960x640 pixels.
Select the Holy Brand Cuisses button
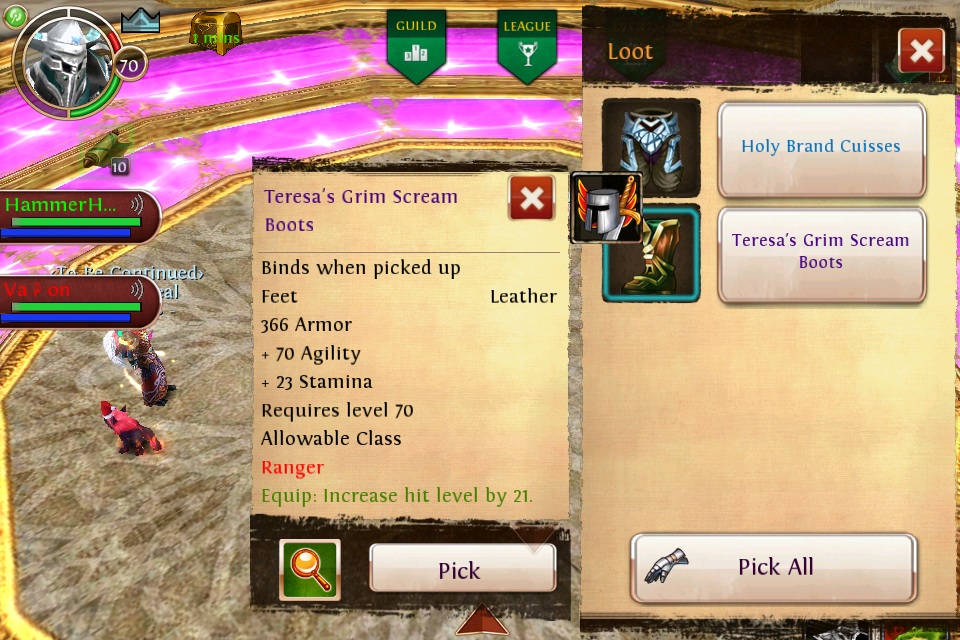pyautogui.click(x=821, y=147)
